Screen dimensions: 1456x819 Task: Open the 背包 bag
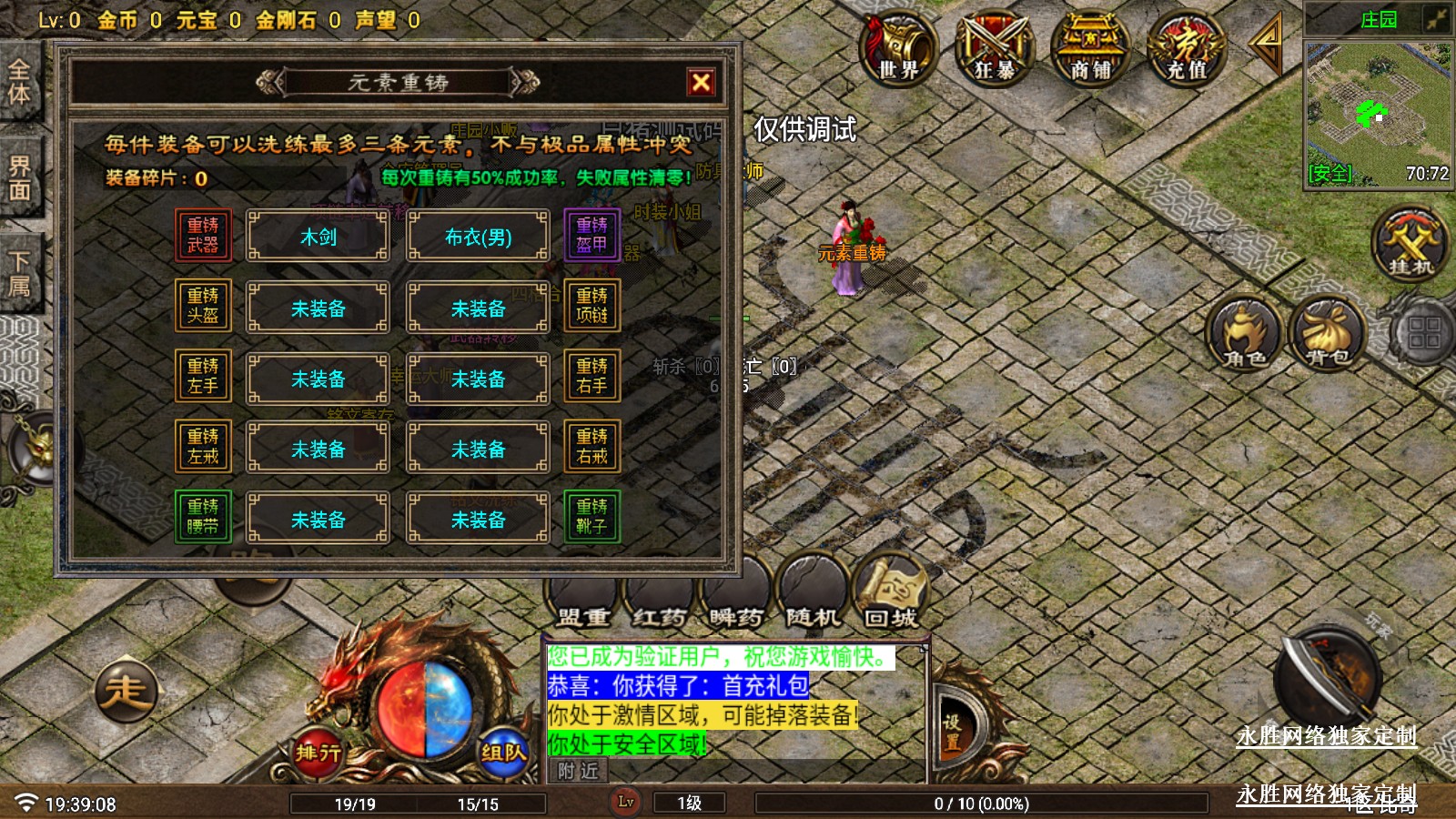point(1328,334)
